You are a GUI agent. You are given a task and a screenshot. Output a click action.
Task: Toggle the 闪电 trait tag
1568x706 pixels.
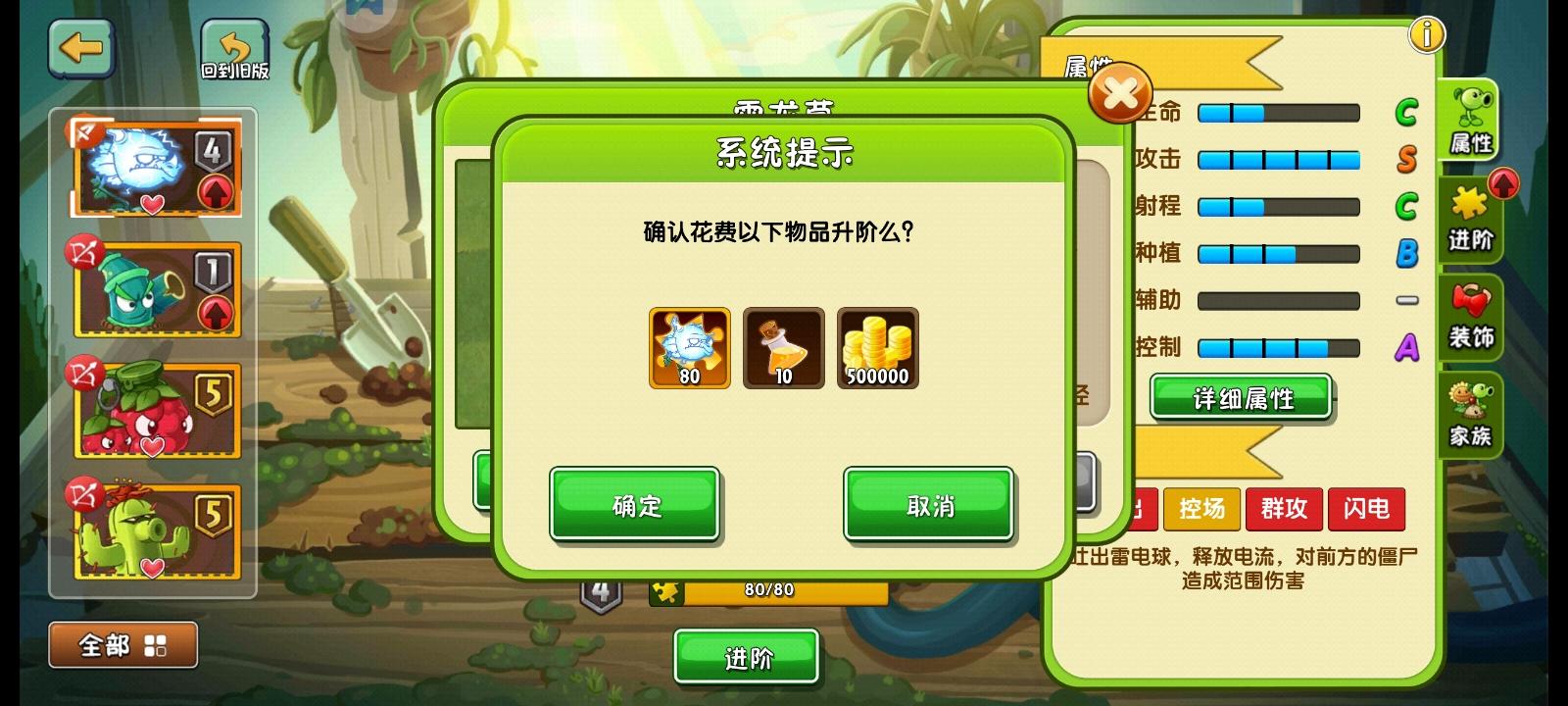coord(1366,509)
